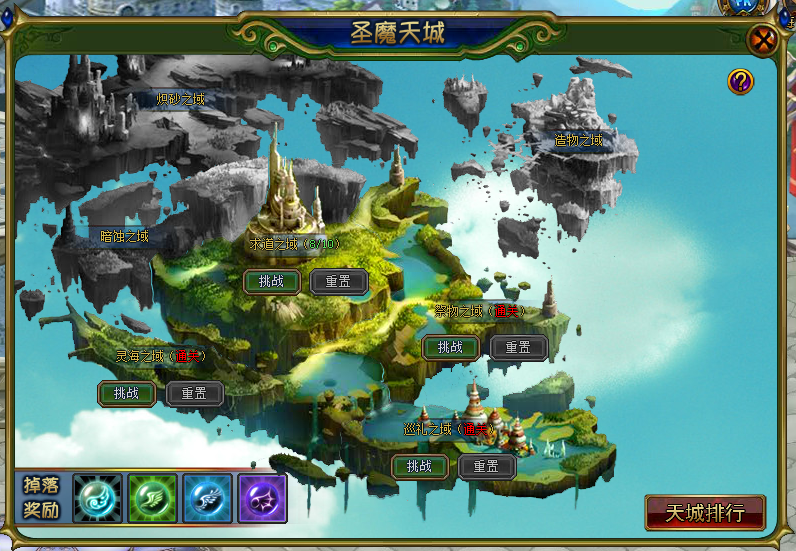Viewport: 796px width, 551px height.
Task: Reset the 巡礼之域 stage
Action: click(486, 465)
